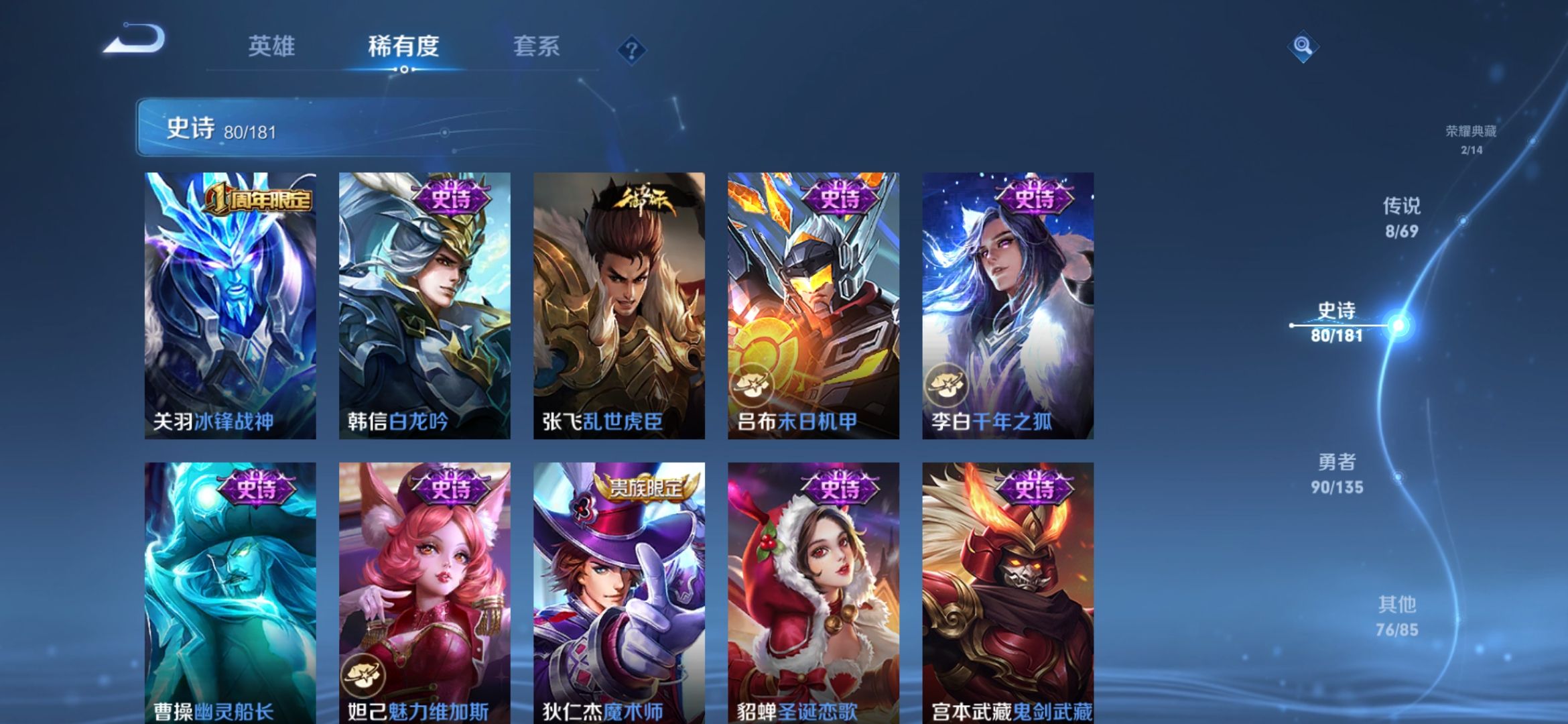Show the 其他 skin category
1568x724 pixels.
pos(1397,616)
